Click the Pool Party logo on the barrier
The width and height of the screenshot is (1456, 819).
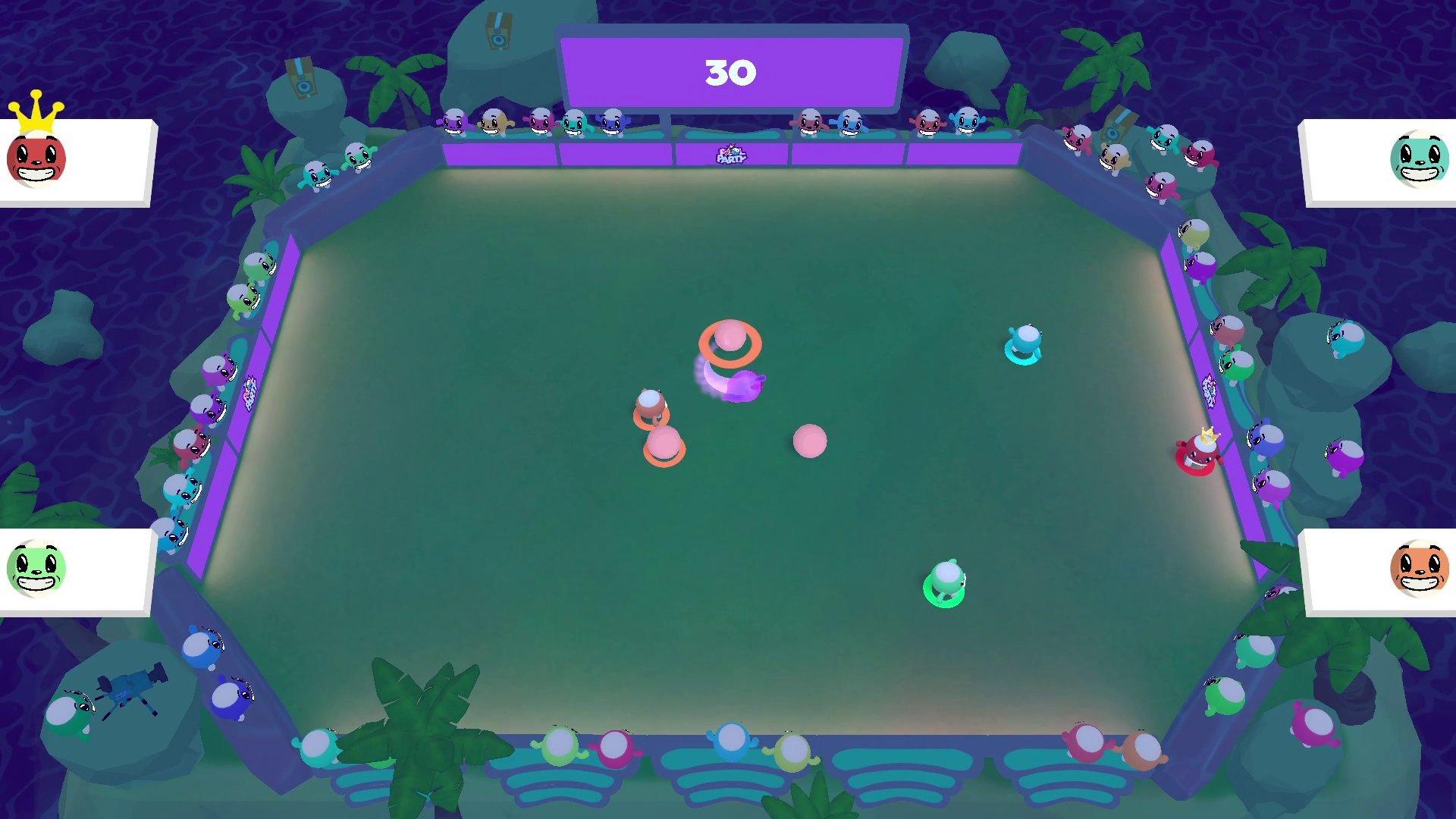tap(732, 155)
